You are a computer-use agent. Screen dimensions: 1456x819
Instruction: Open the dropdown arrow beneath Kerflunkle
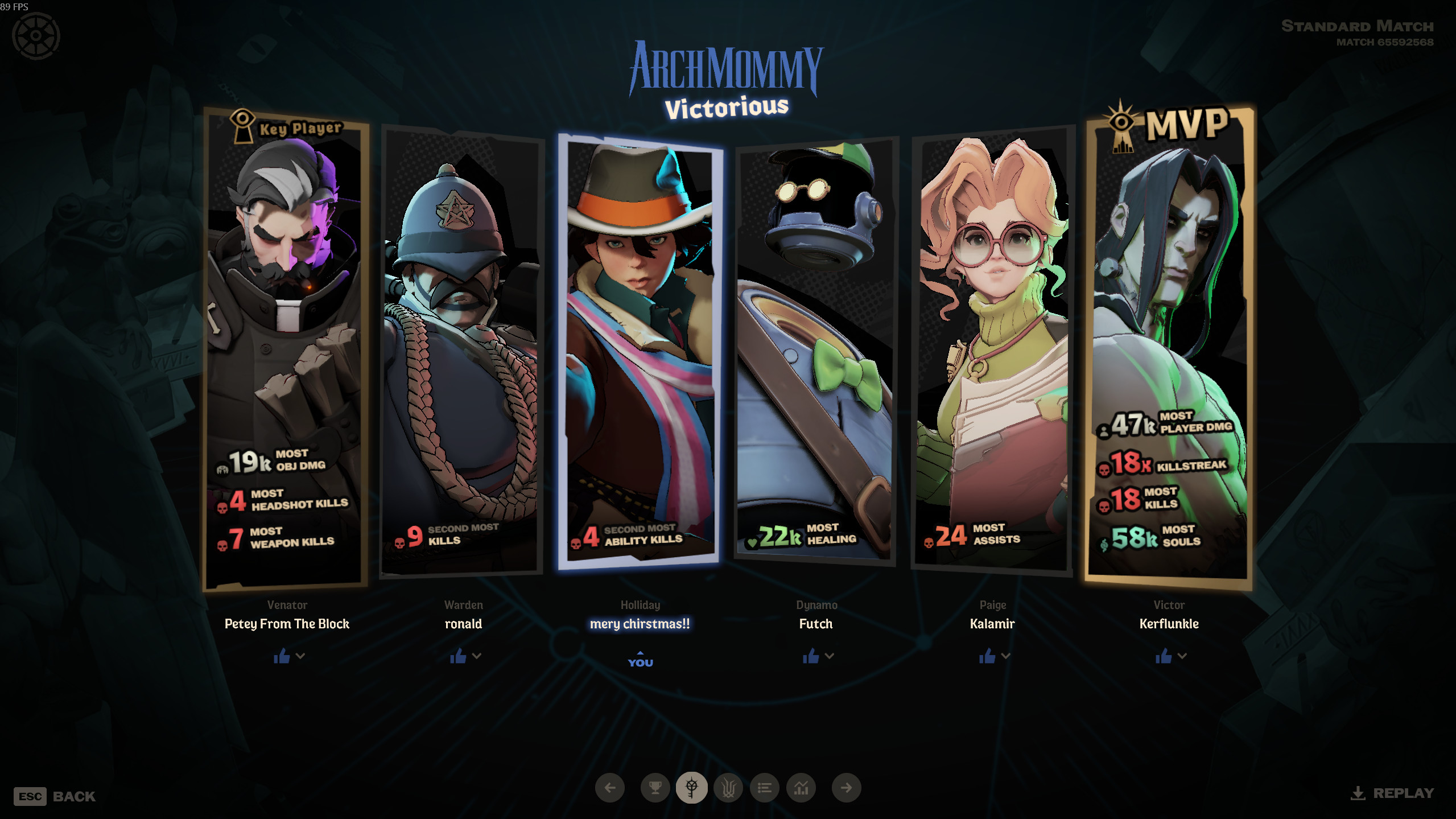click(x=1182, y=656)
